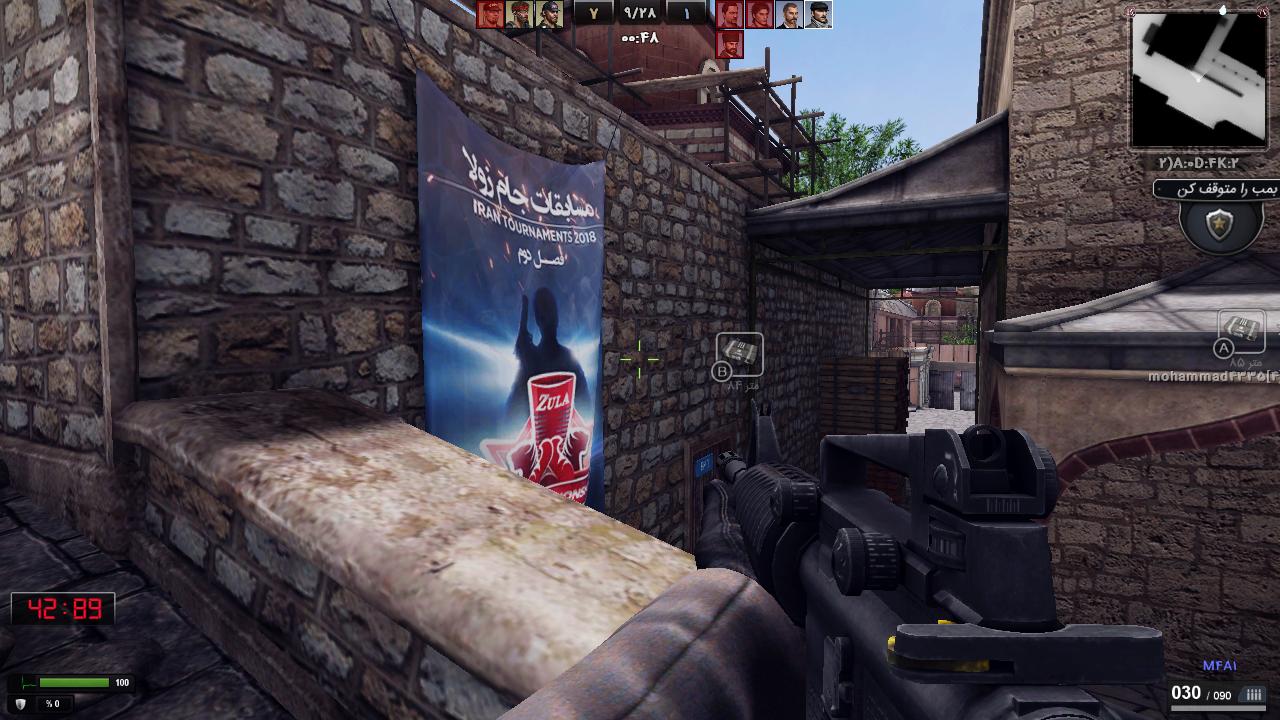Click the armor shield icon near %0

[x=20, y=704]
